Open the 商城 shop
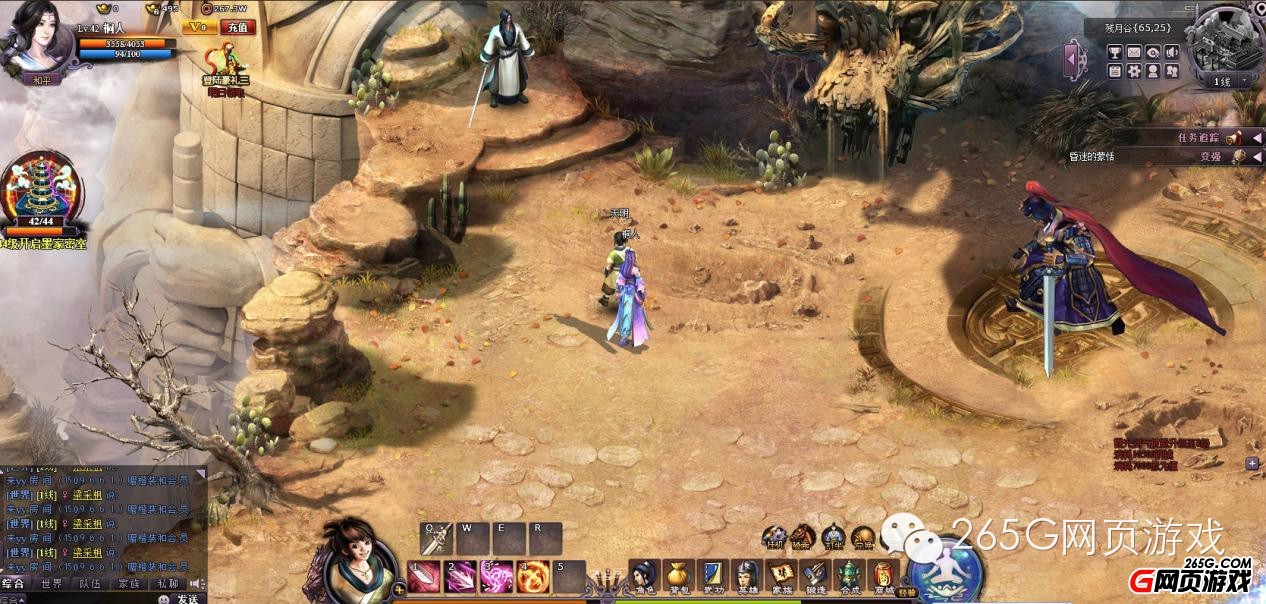The image size is (1266, 604). 882,577
